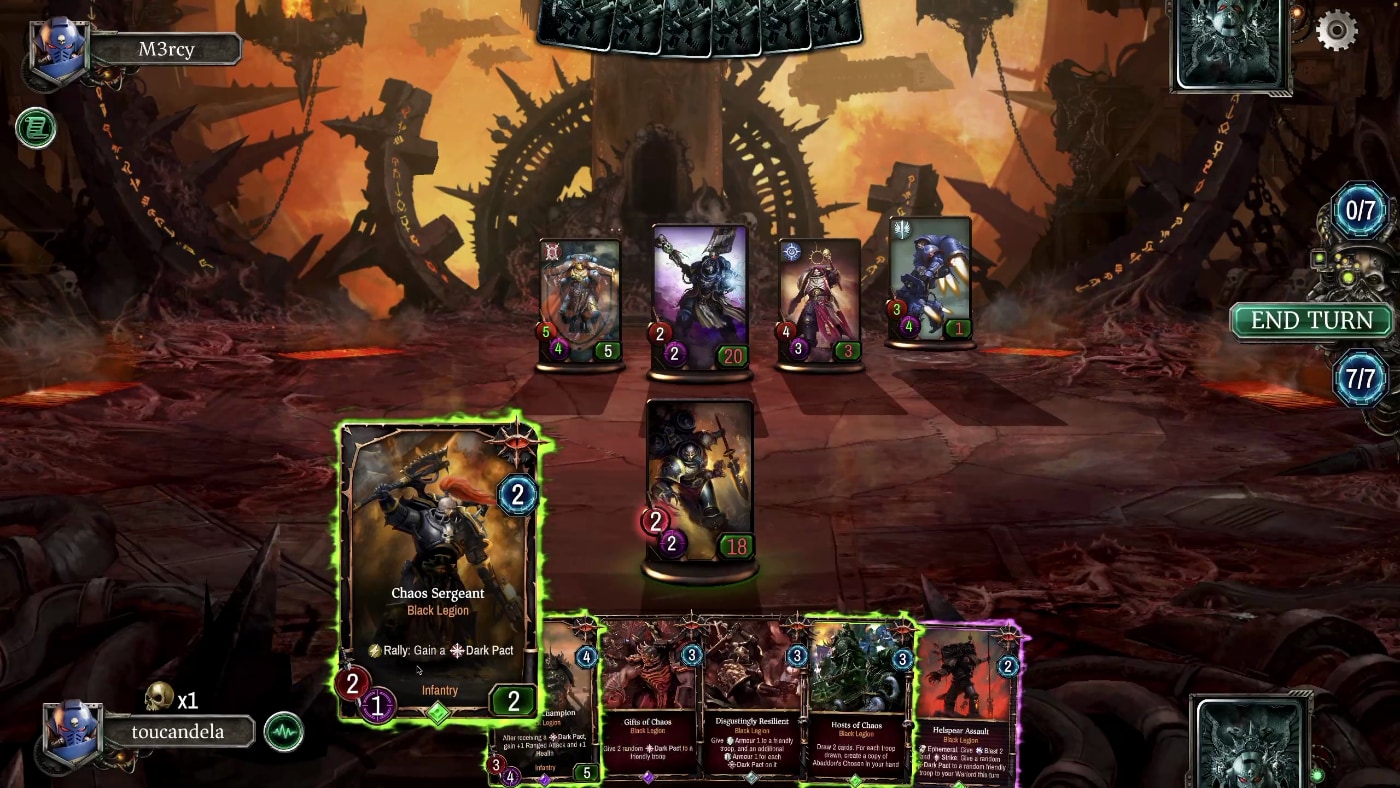Screen dimensions: 1400x788
Task: Click the opponent's deck pile top right
Action: click(x=1230, y=45)
